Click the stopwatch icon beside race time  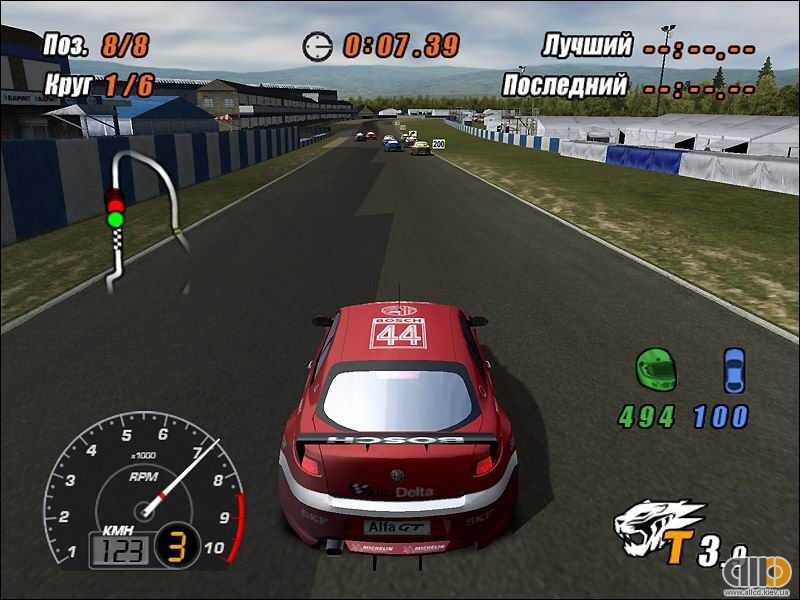tap(318, 45)
